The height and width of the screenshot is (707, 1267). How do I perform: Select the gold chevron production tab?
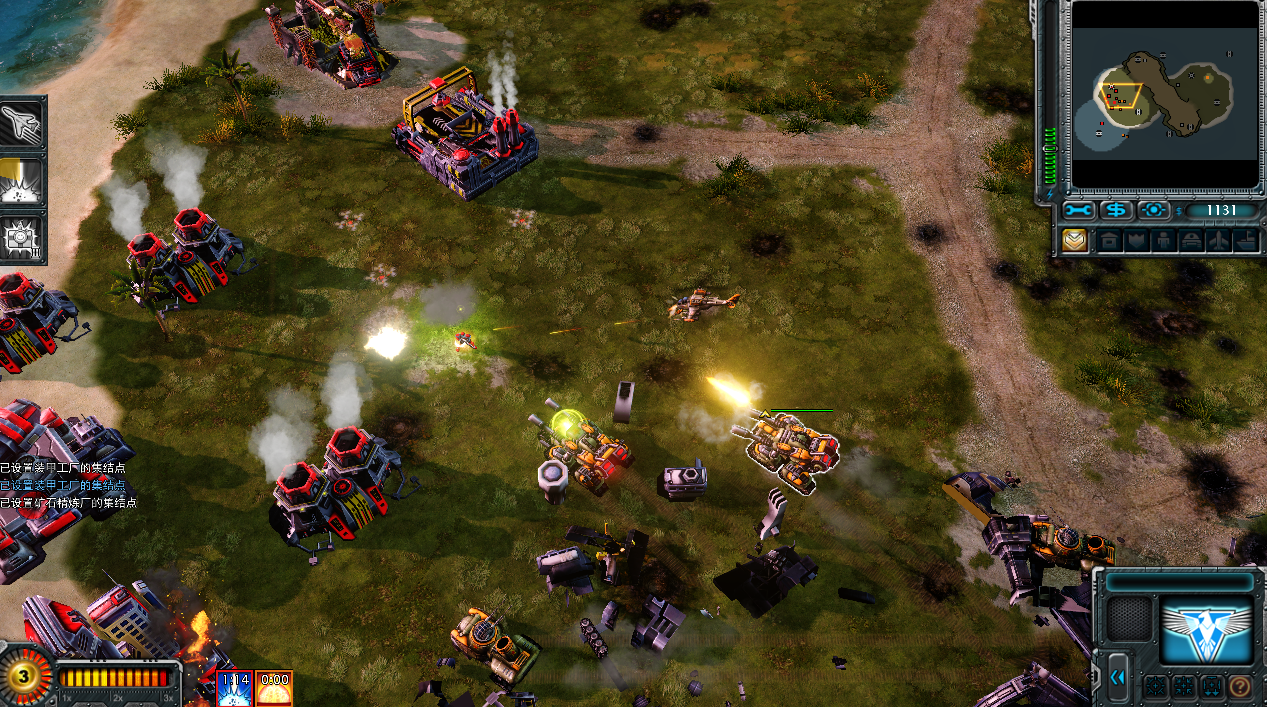point(1074,241)
